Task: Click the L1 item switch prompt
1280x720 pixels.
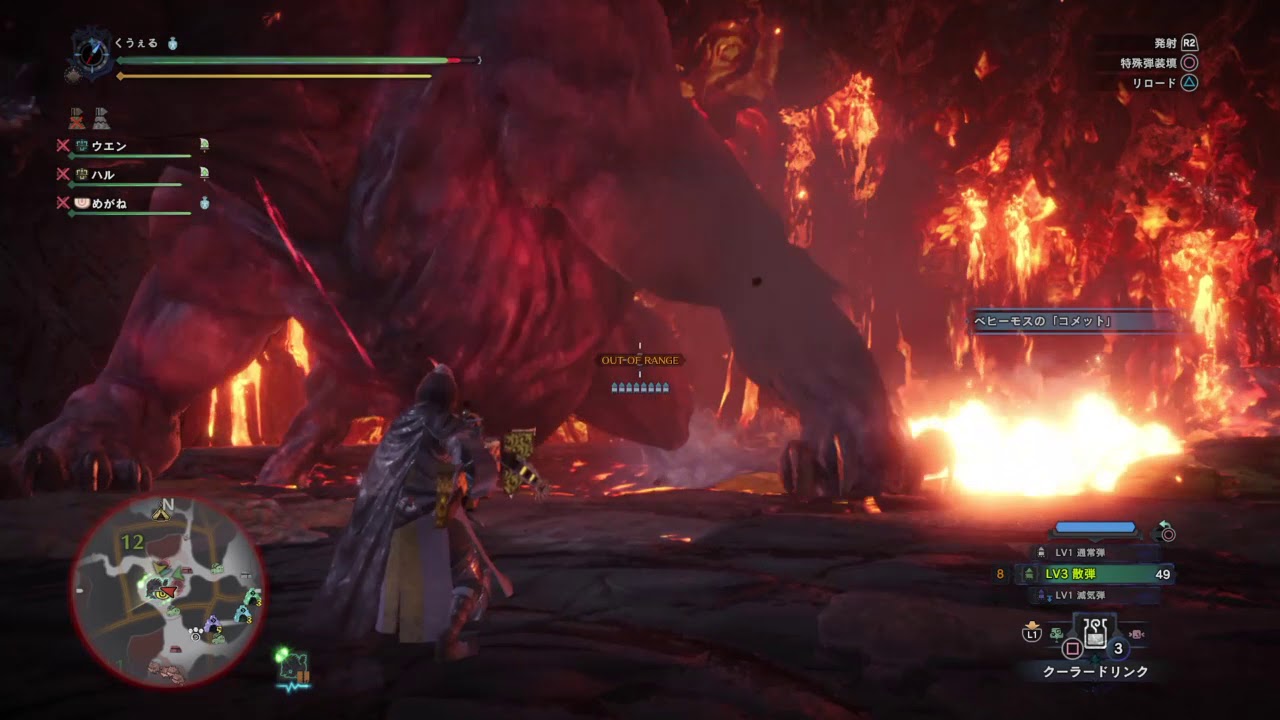Action: tap(1031, 633)
